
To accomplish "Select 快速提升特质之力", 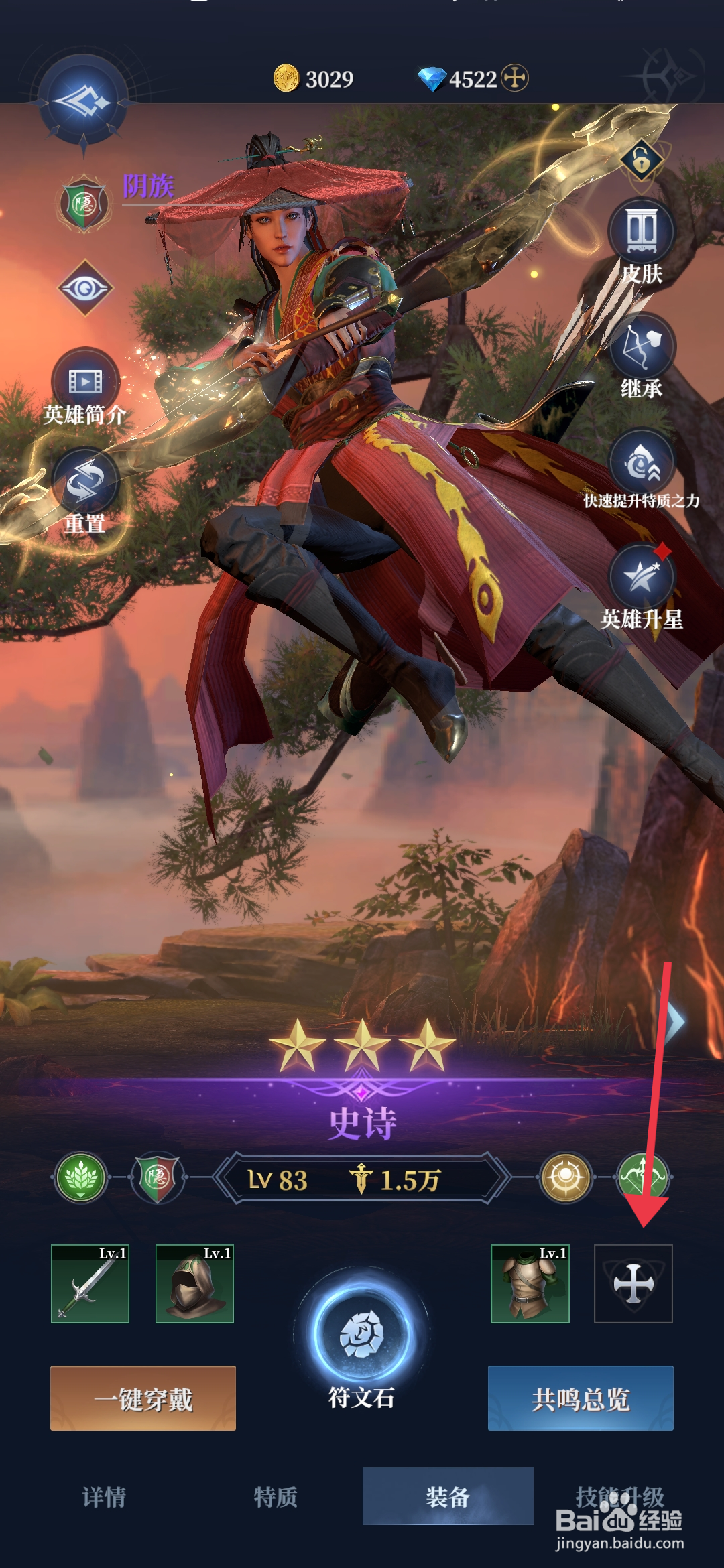I will click(x=642, y=462).
